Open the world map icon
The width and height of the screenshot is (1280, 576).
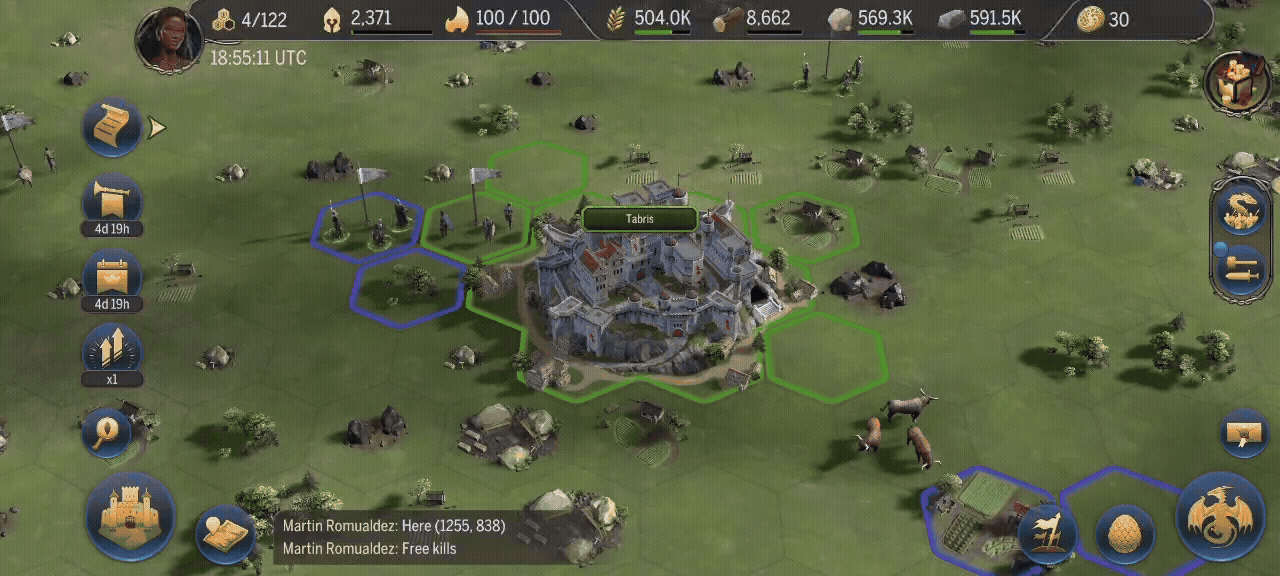[223, 533]
